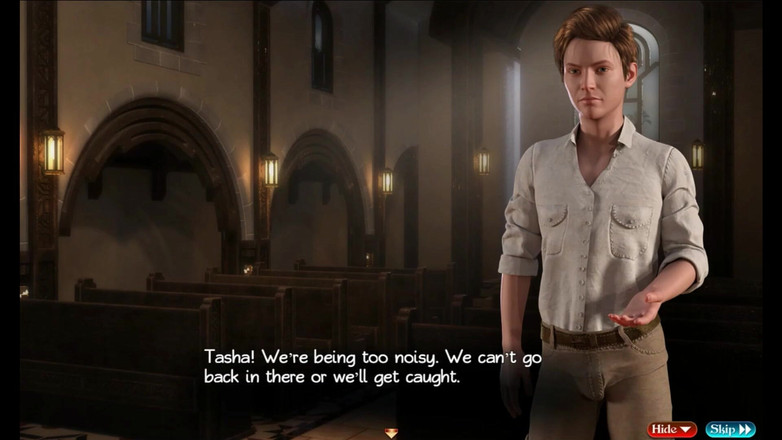Skip the current dialogue

(x=730, y=429)
